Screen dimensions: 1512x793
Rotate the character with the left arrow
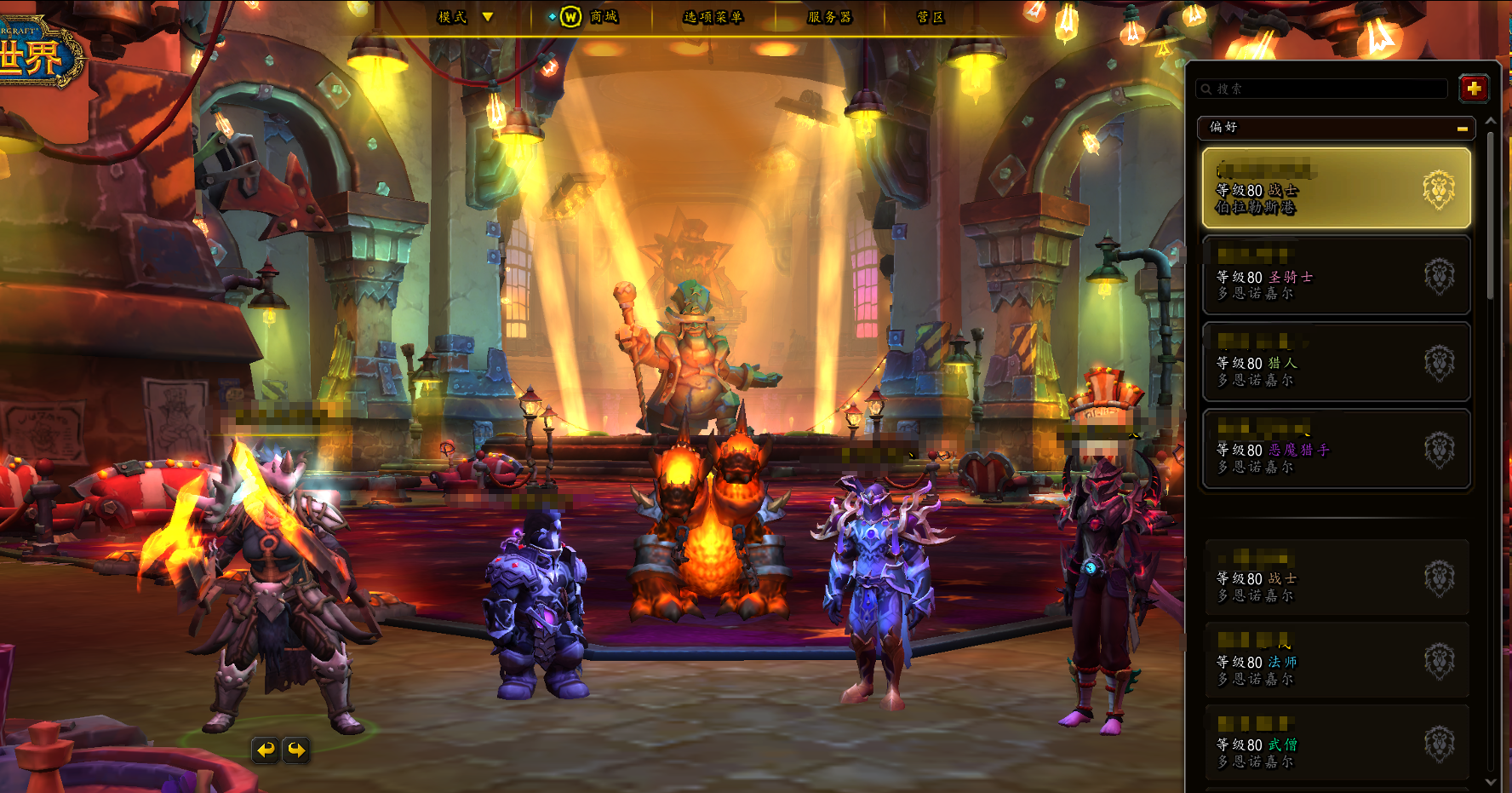[x=266, y=750]
